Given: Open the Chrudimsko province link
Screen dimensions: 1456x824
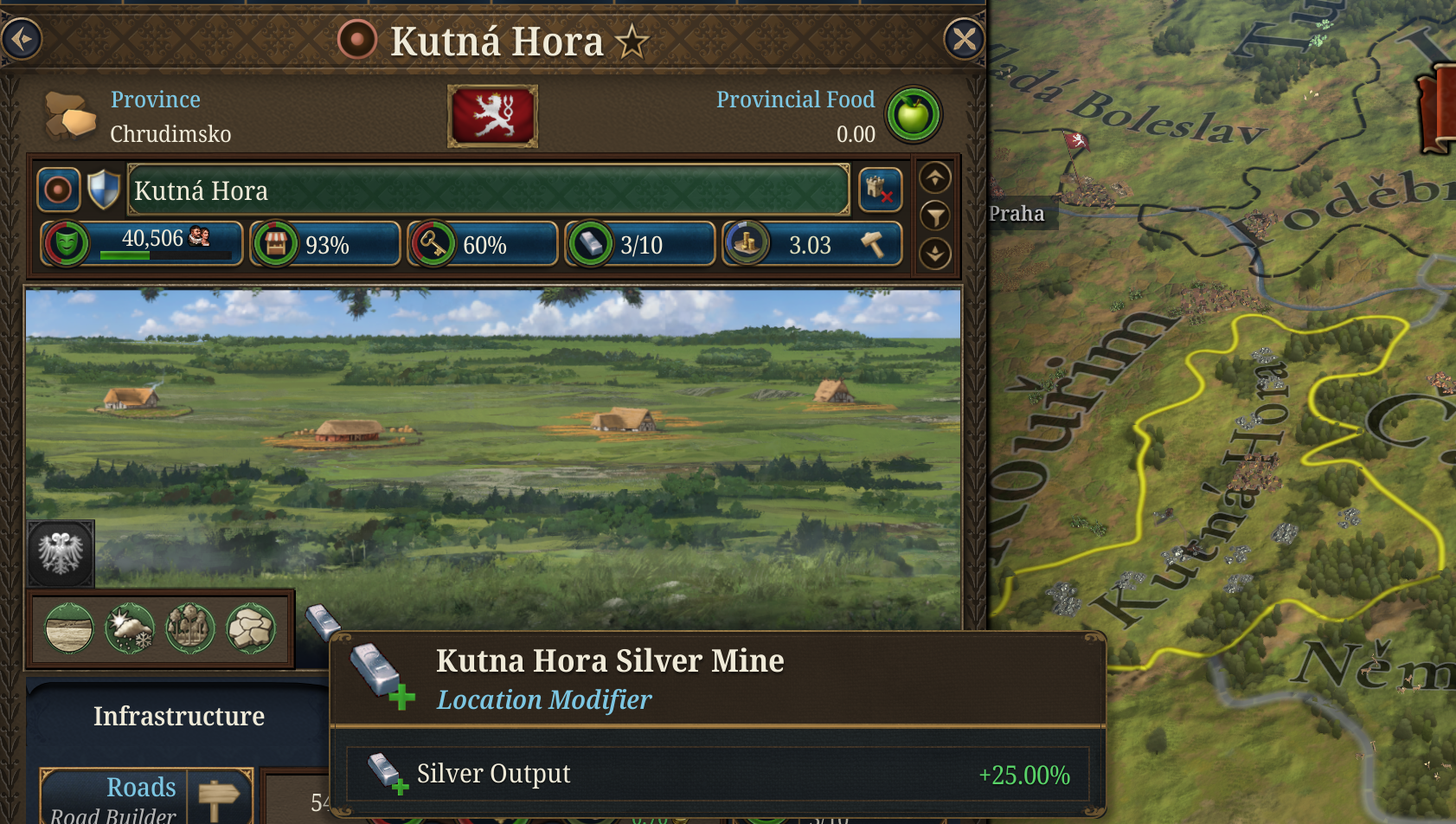Looking at the screenshot, I should point(170,134).
